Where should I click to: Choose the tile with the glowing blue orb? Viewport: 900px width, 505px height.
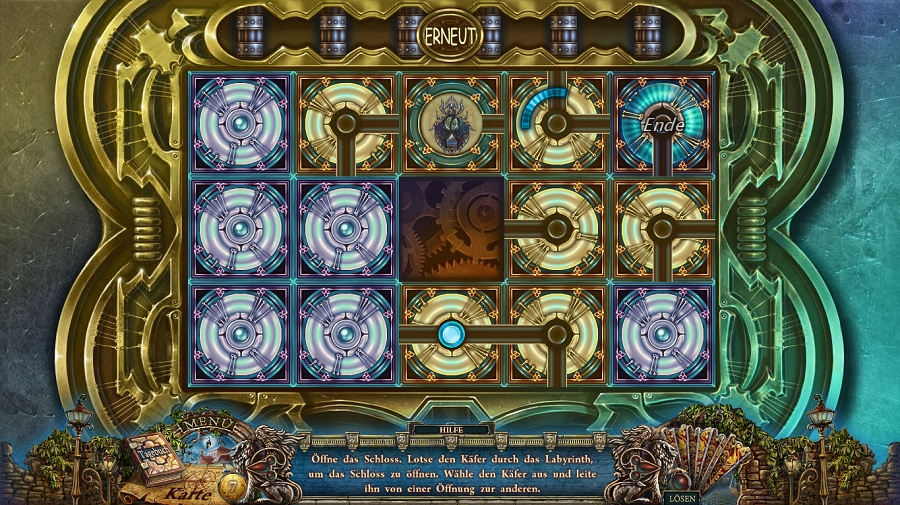click(450, 333)
